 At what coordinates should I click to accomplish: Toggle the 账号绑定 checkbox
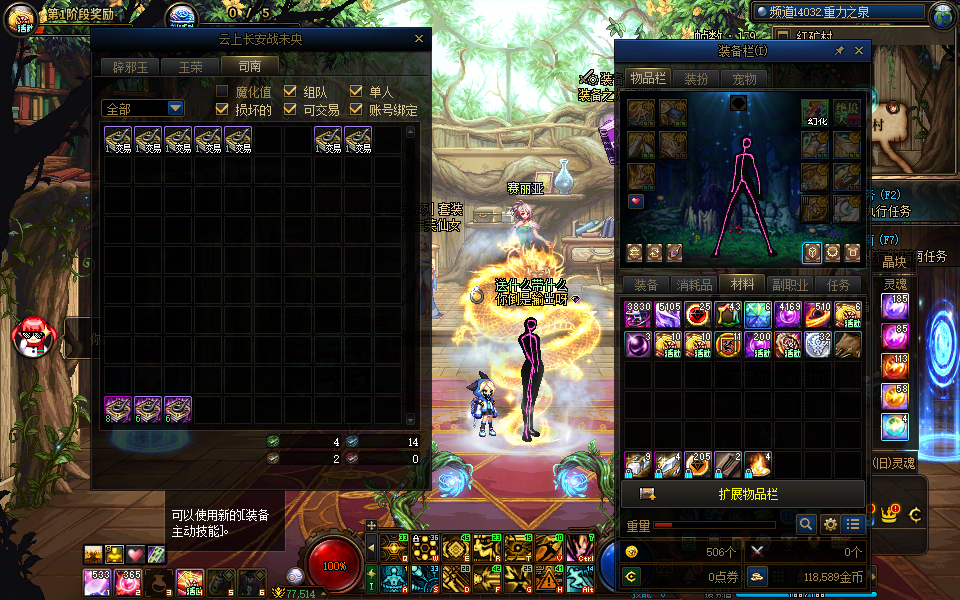[x=356, y=110]
